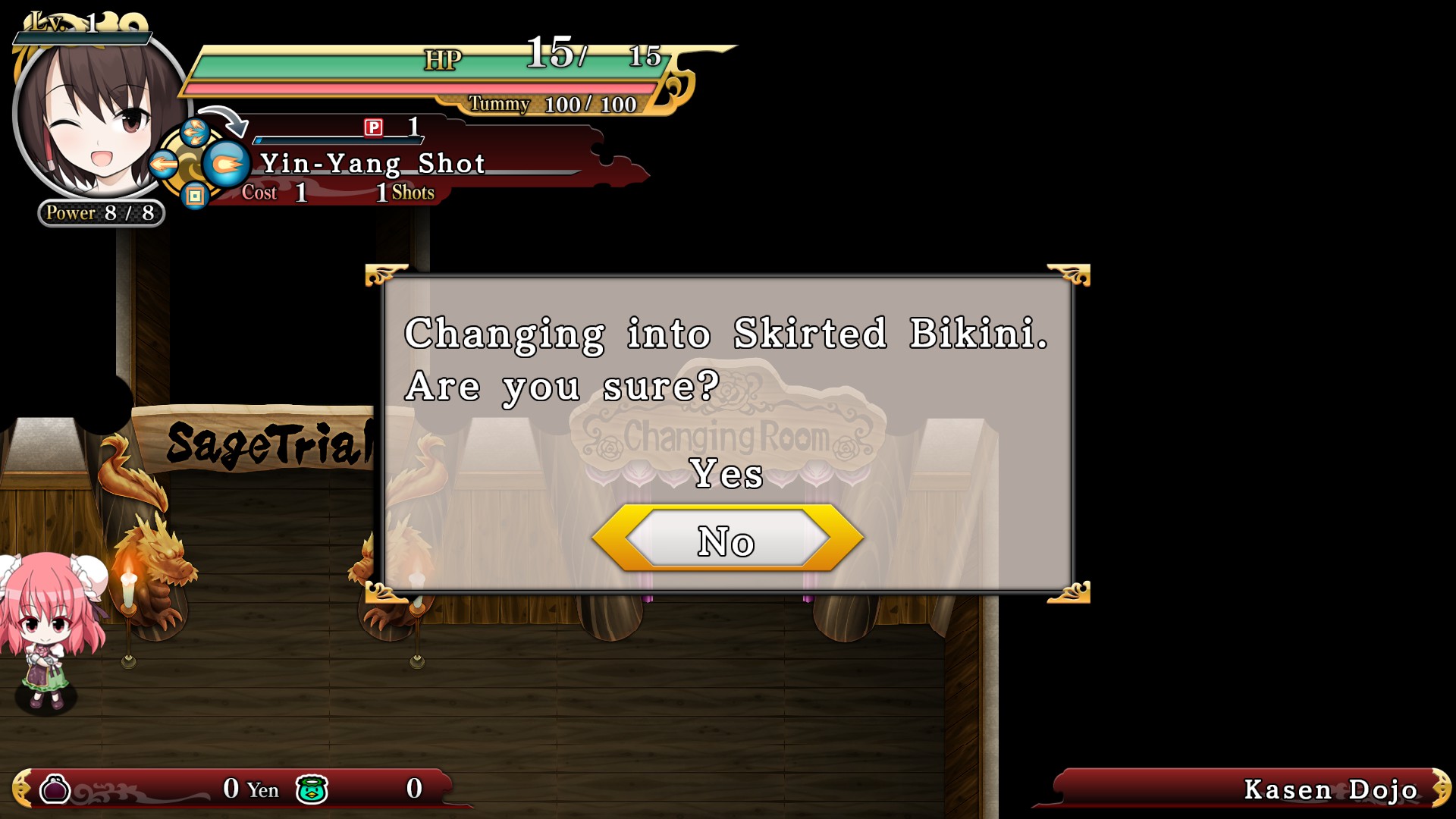This screenshot has width=1456, height=819.
Task: Click the square item icon below the skill wheel
Action: pyautogui.click(x=196, y=195)
